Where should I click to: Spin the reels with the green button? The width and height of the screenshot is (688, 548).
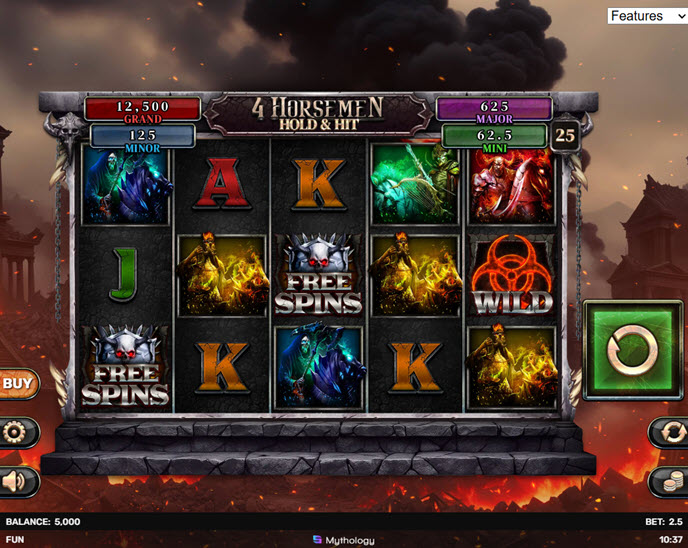click(632, 350)
